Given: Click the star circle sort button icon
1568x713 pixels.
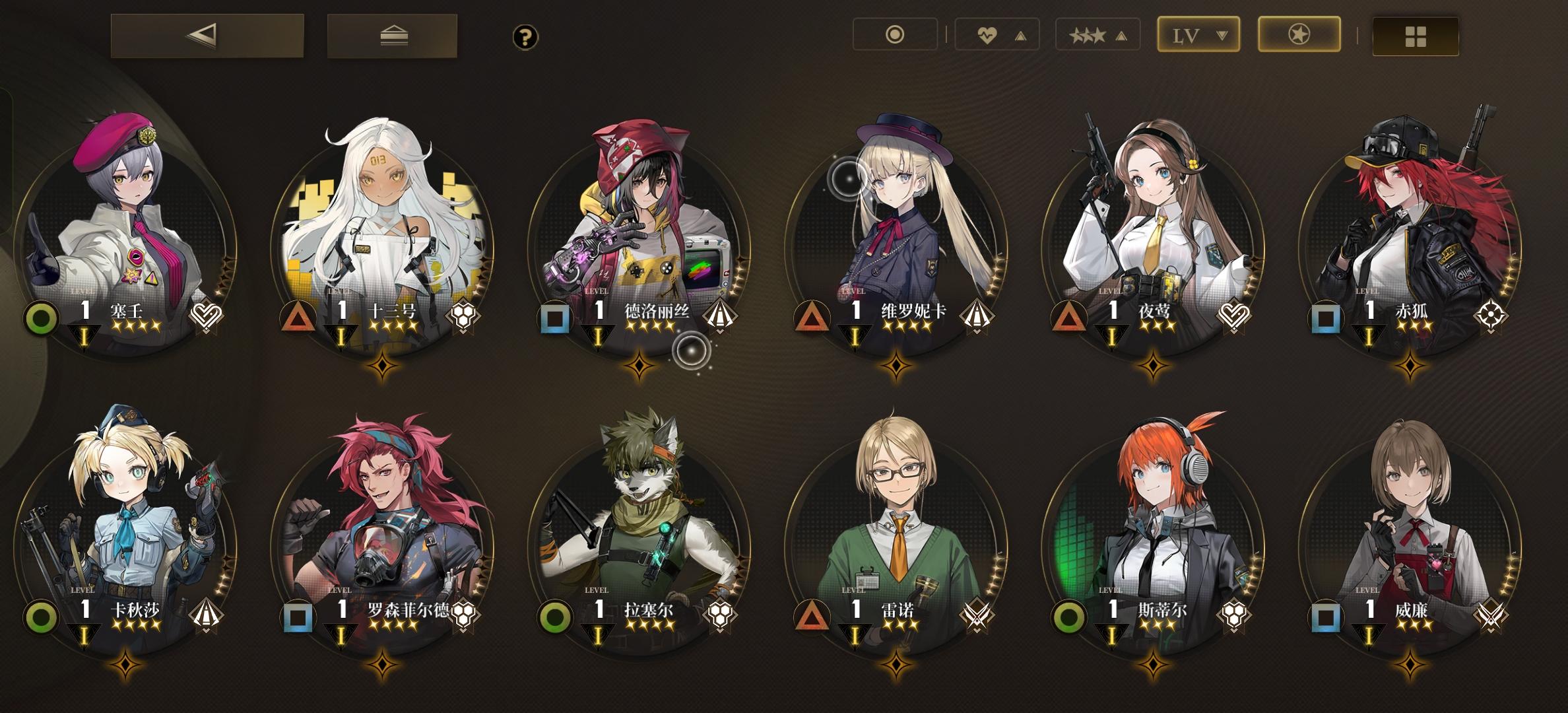Looking at the screenshot, I should (x=1299, y=35).
